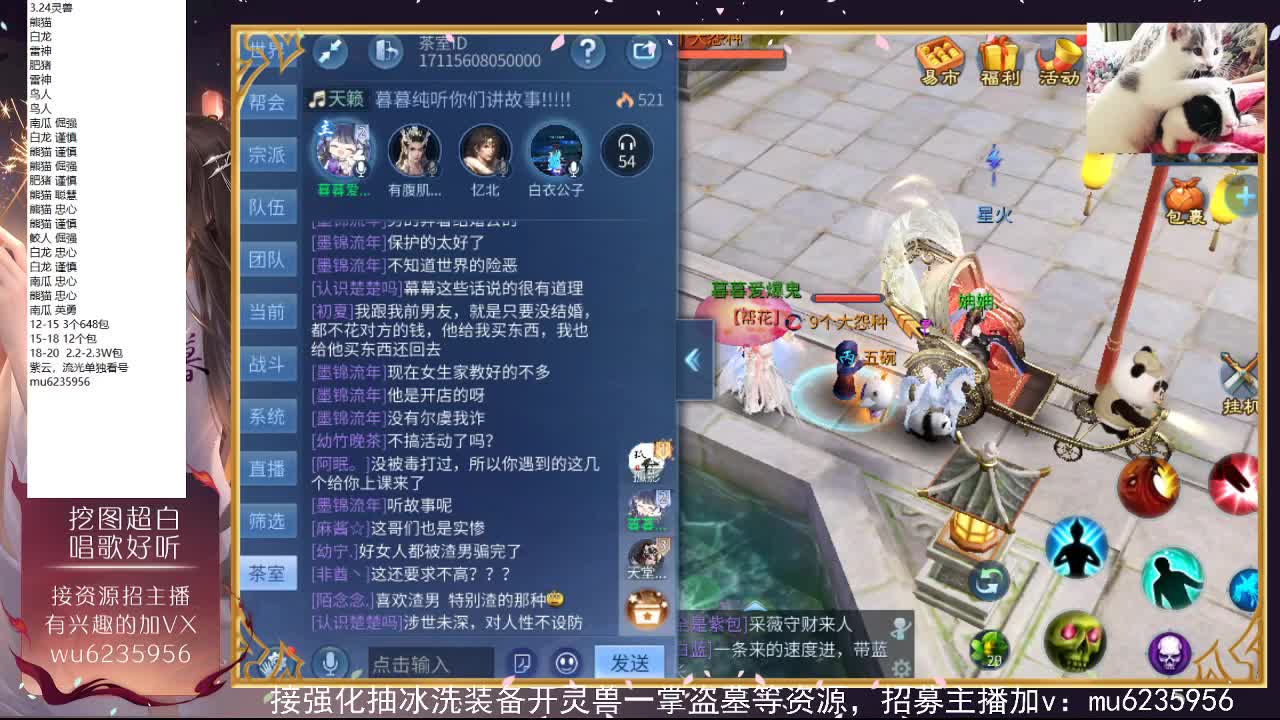
Task: Switch to the 系统 chat tab
Action: [267, 417]
